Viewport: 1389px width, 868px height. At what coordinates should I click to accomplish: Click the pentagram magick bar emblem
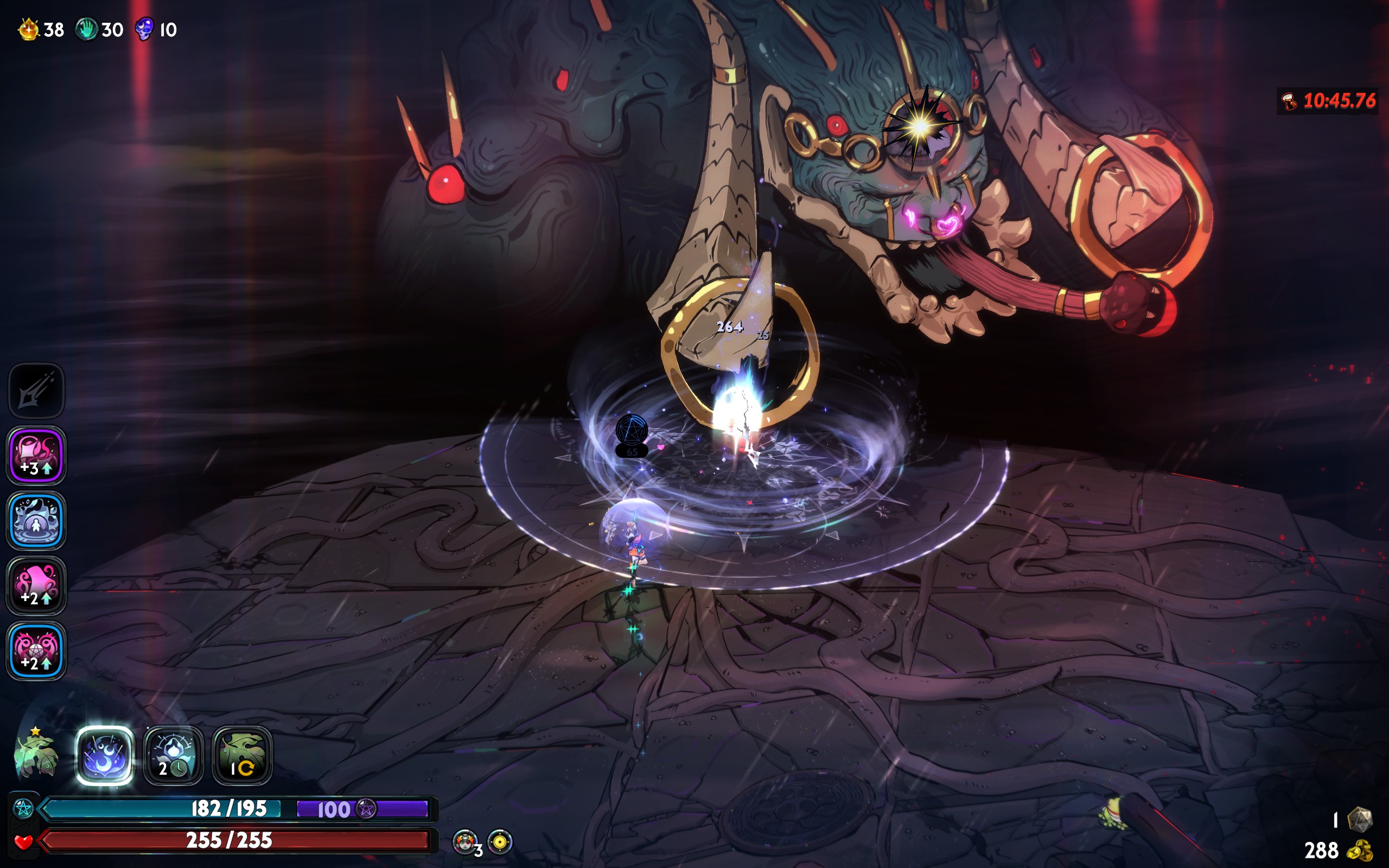click(x=23, y=808)
